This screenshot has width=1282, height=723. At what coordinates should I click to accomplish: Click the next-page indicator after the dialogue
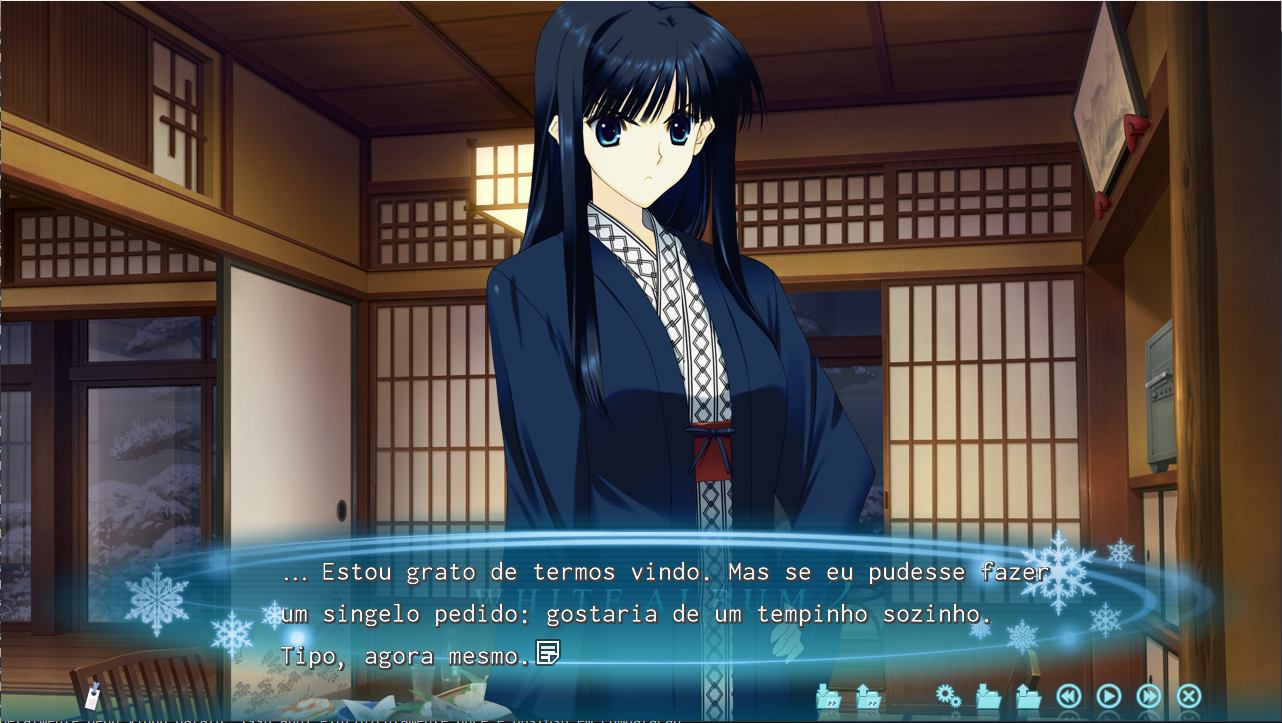547,650
